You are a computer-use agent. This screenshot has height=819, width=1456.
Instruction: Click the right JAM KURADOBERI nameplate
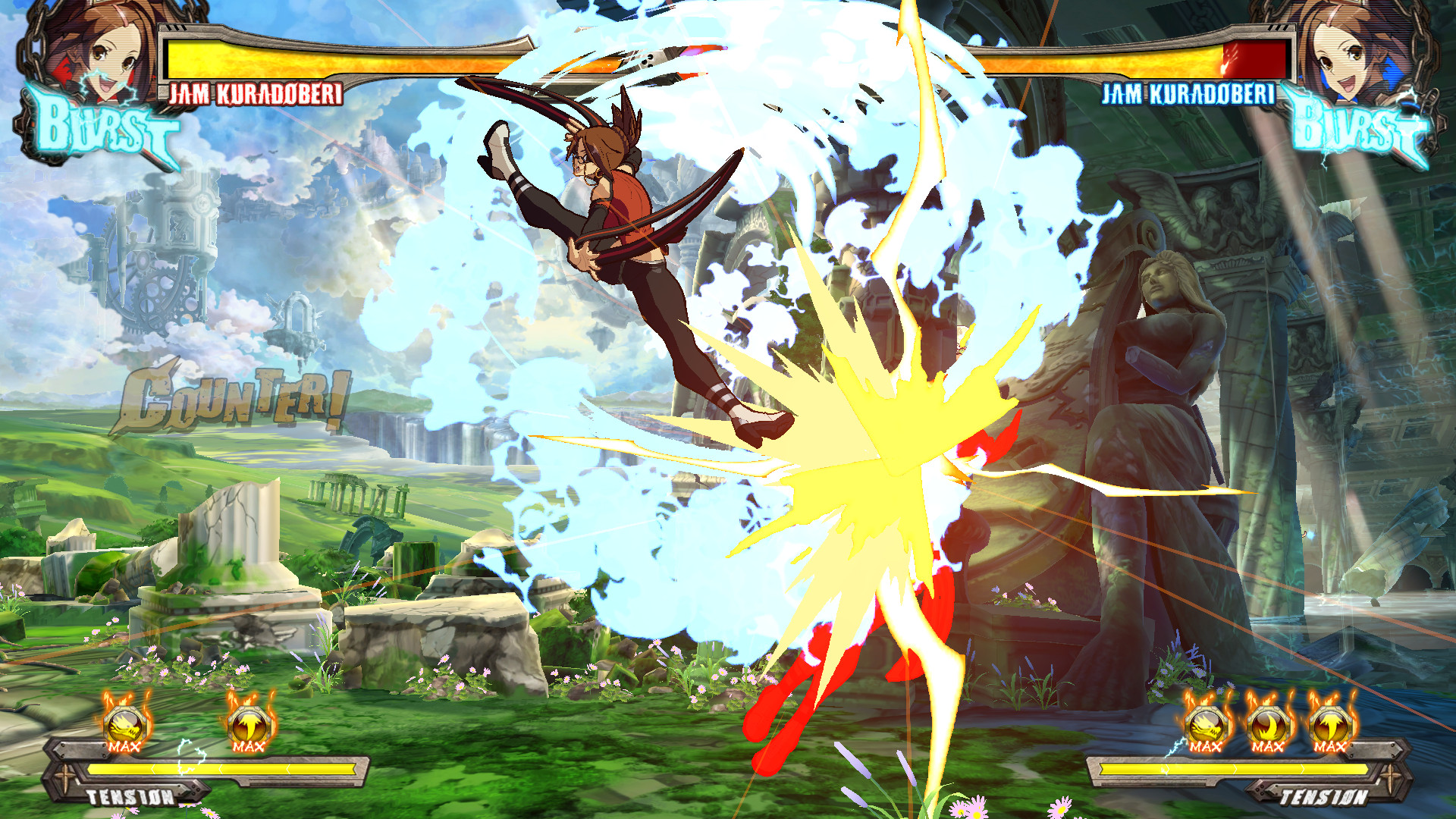(1191, 95)
